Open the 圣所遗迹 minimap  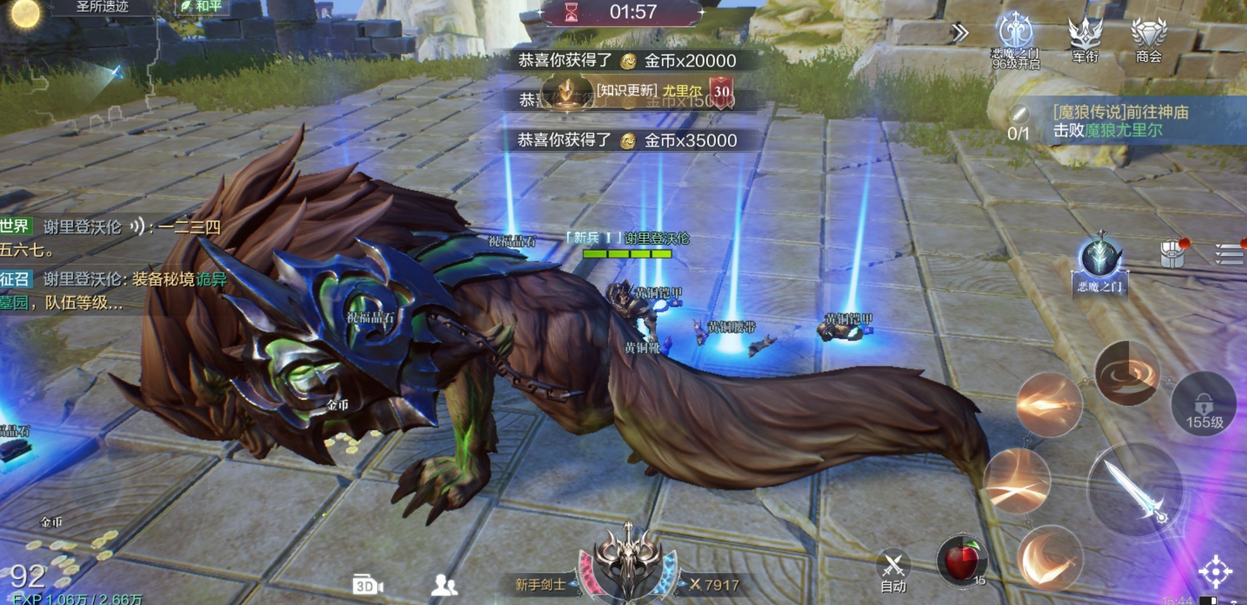(102, 7)
